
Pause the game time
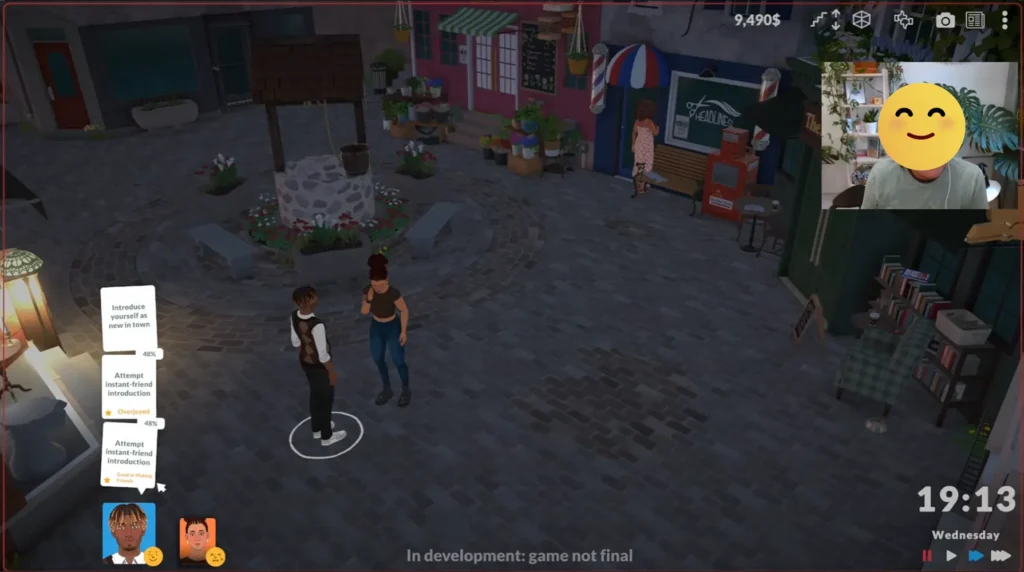927,556
